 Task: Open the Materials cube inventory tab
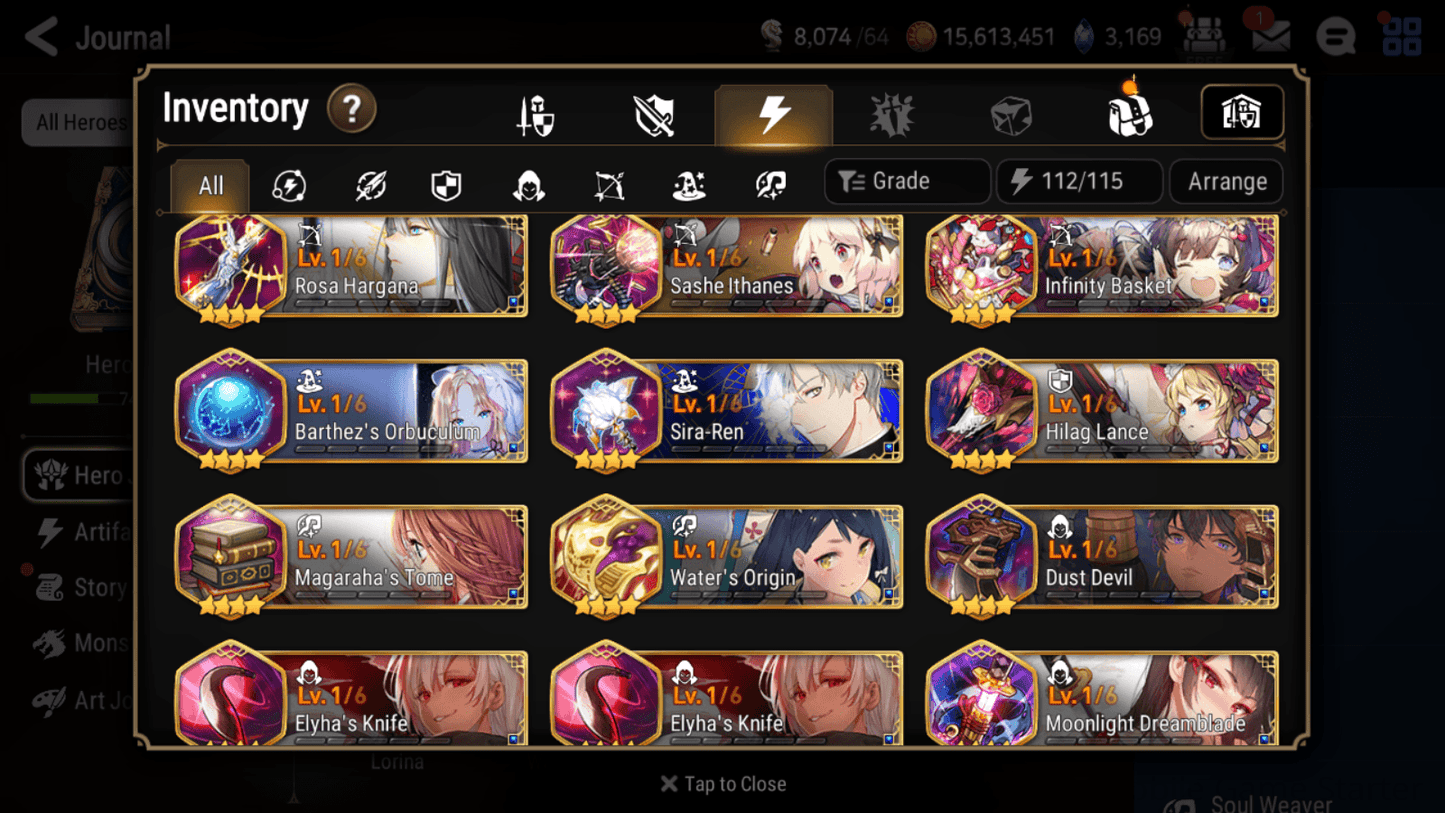click(x=1009, y=113)
